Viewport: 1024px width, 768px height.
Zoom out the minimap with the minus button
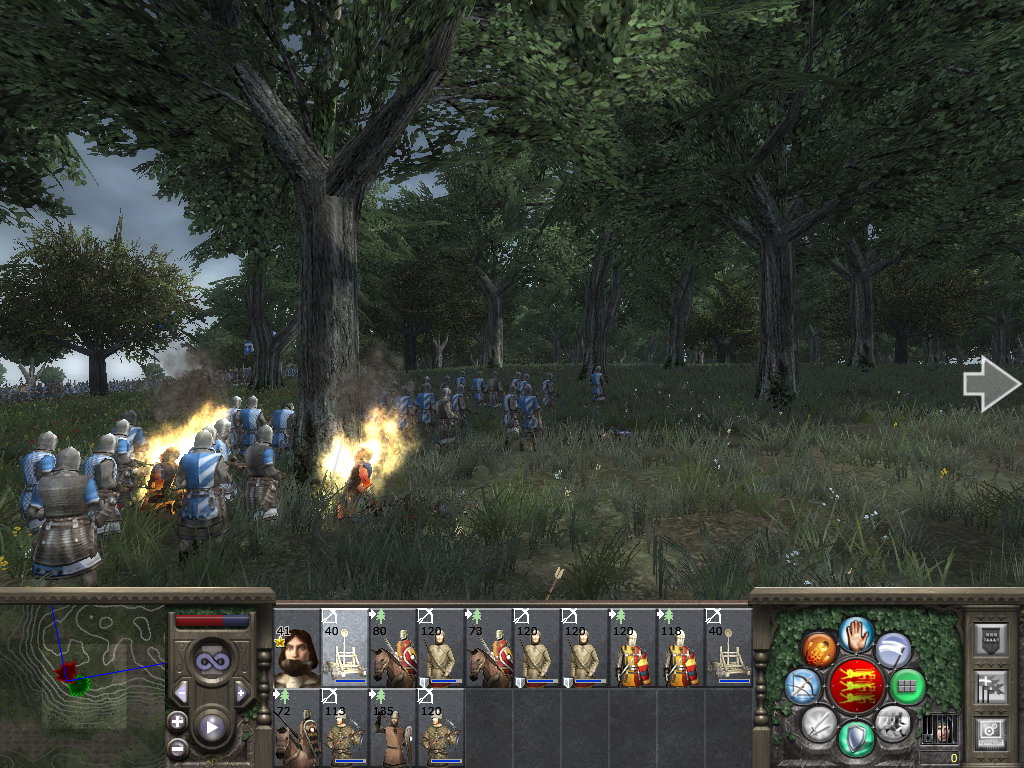click(178, 748)
